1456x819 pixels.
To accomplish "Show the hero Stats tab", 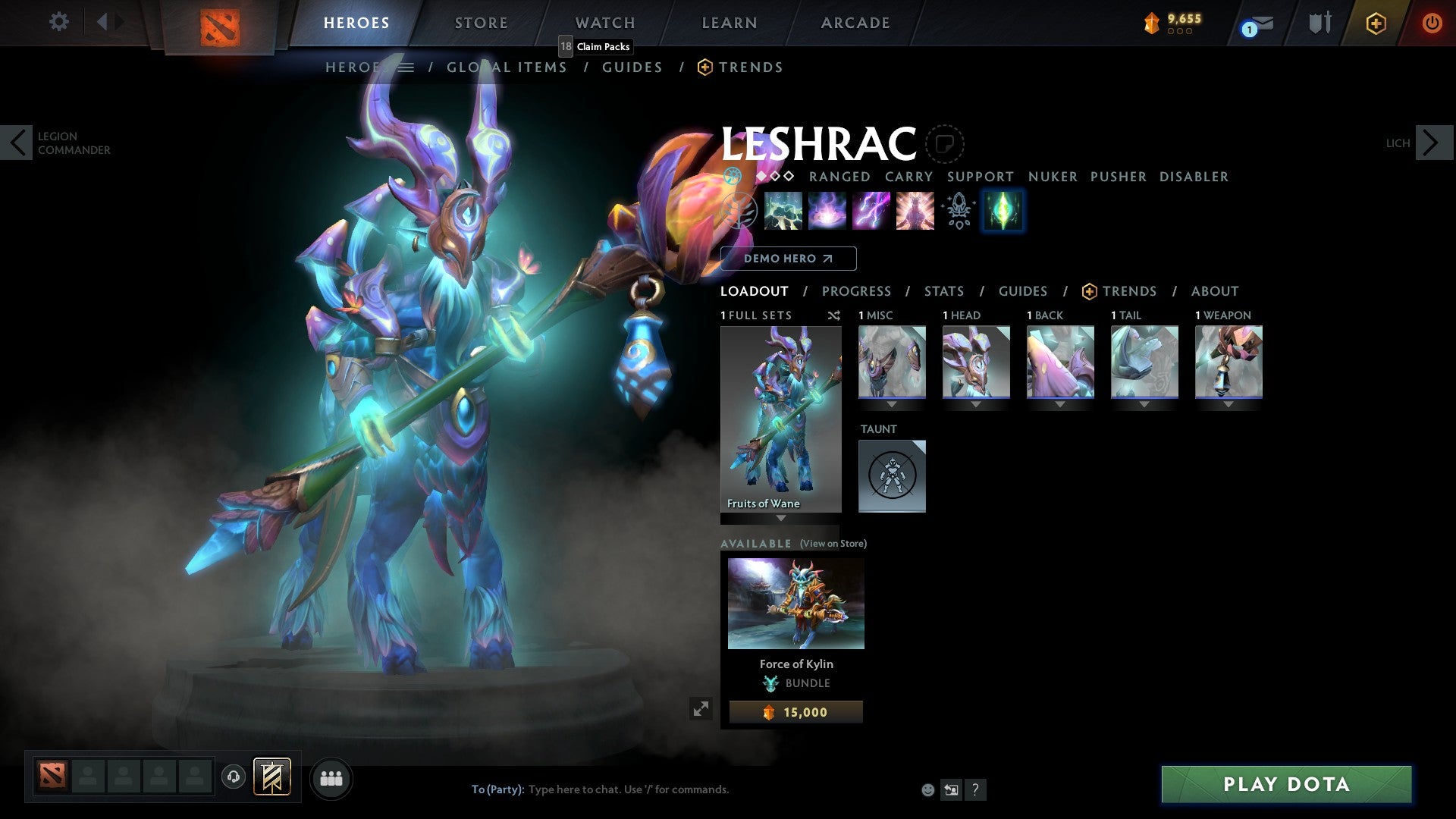I will pyautogui.click(x=943, y=291).
